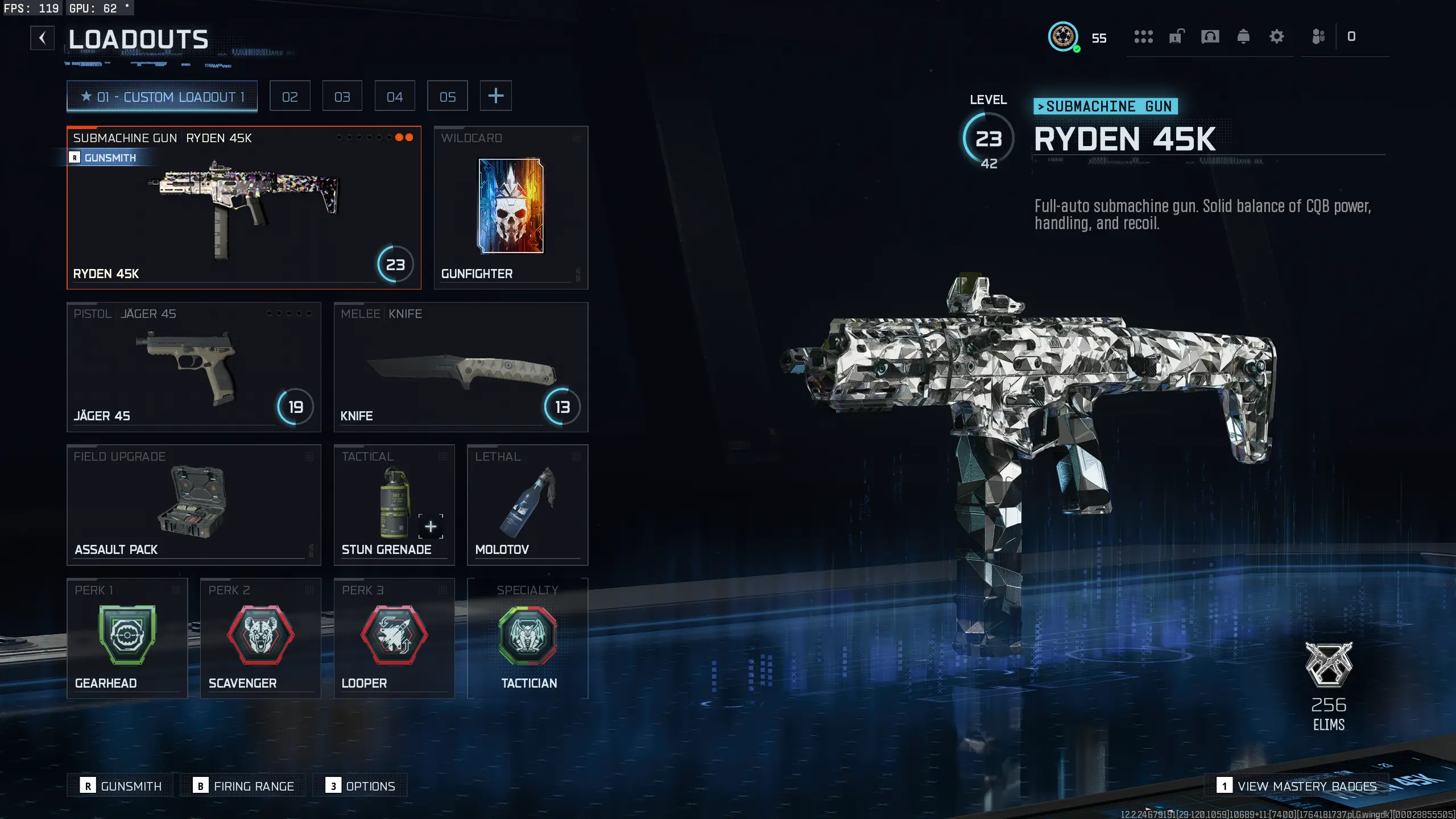Open the Assault Pack field upgrade slot
The image size is (1456, 819).
point(193,504)
